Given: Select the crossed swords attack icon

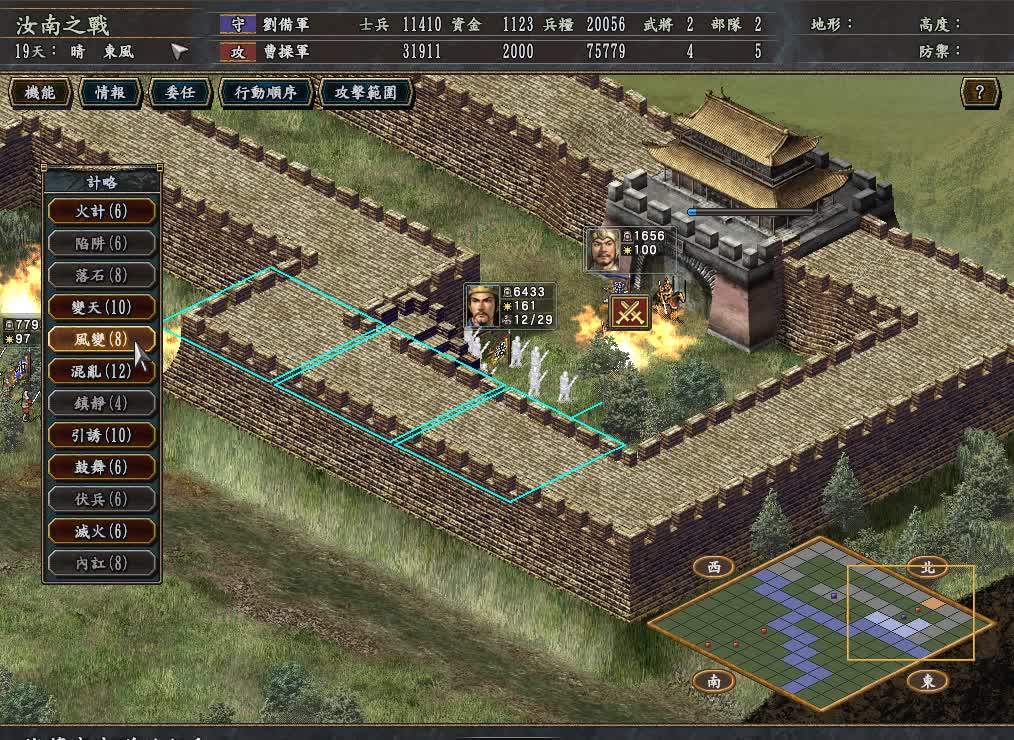Looking at the screenshot, I should coord(630,312).
